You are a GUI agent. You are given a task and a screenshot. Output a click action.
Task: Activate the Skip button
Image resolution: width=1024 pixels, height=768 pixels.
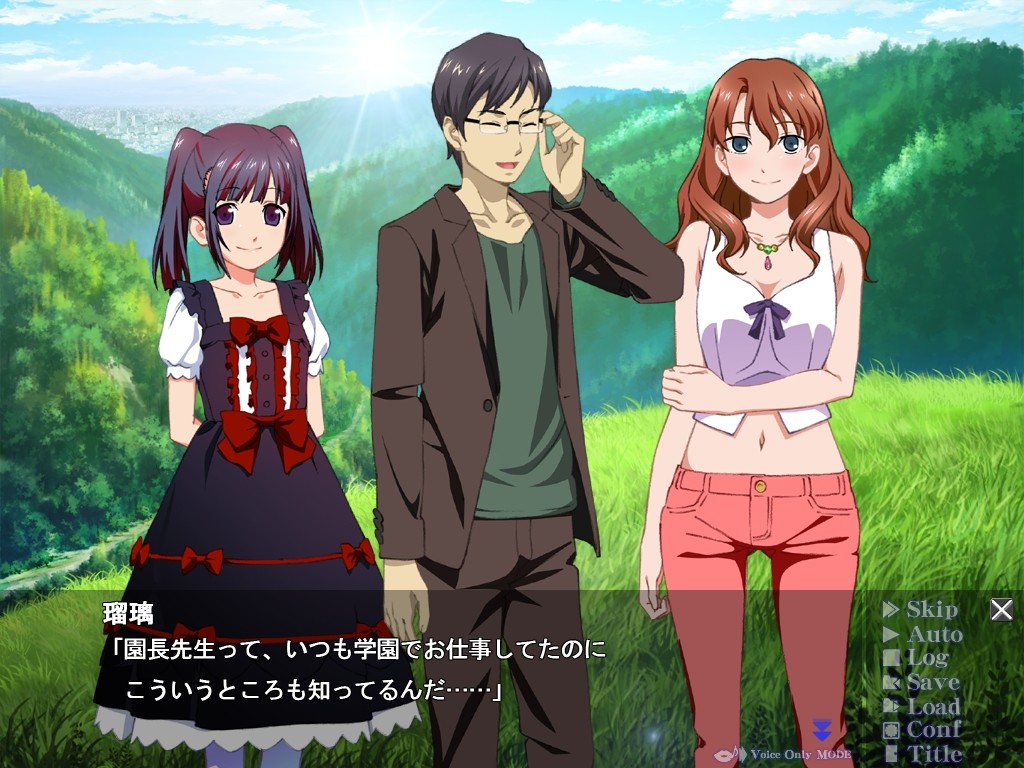921,610
